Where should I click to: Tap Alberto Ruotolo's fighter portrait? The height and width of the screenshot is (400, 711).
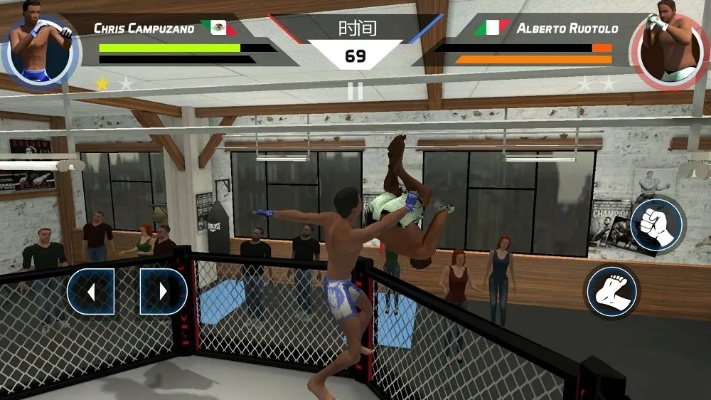pyautogui.click(x=671, y=46)
